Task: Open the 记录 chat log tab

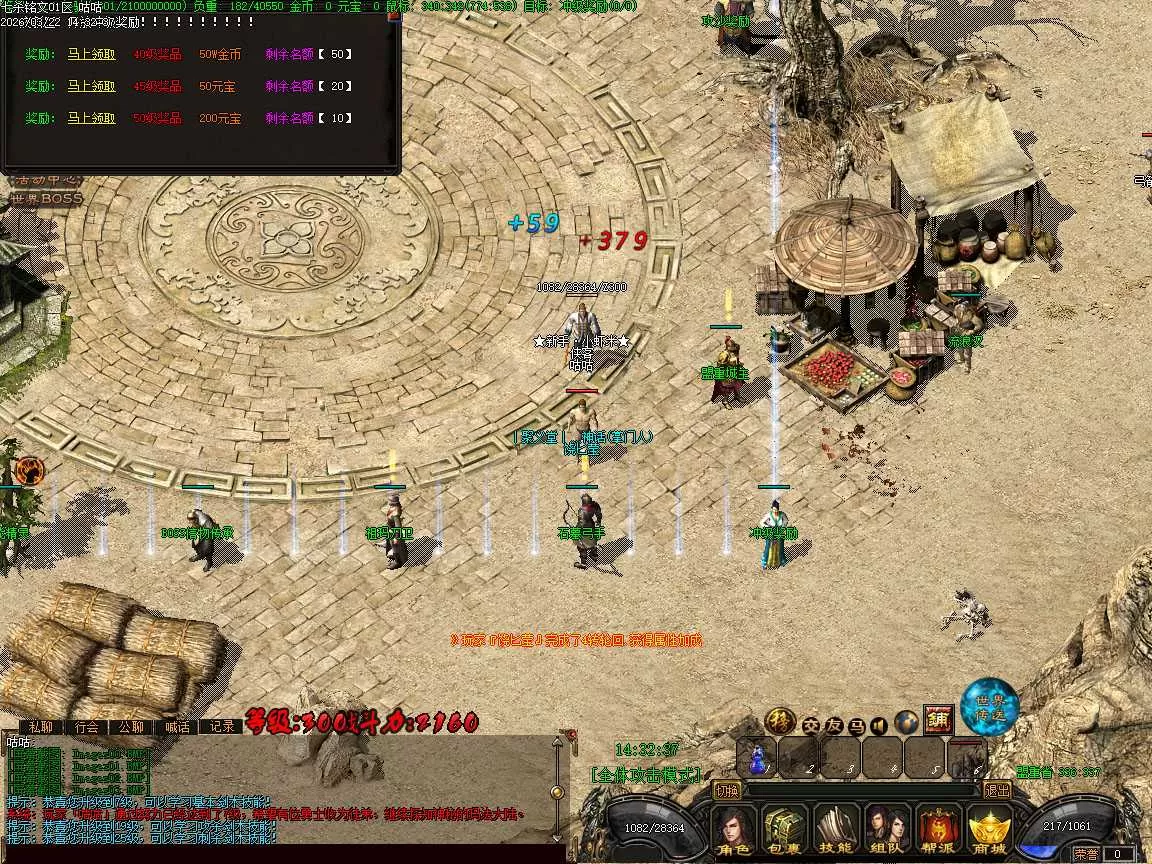Action: (x=222, y=727)
